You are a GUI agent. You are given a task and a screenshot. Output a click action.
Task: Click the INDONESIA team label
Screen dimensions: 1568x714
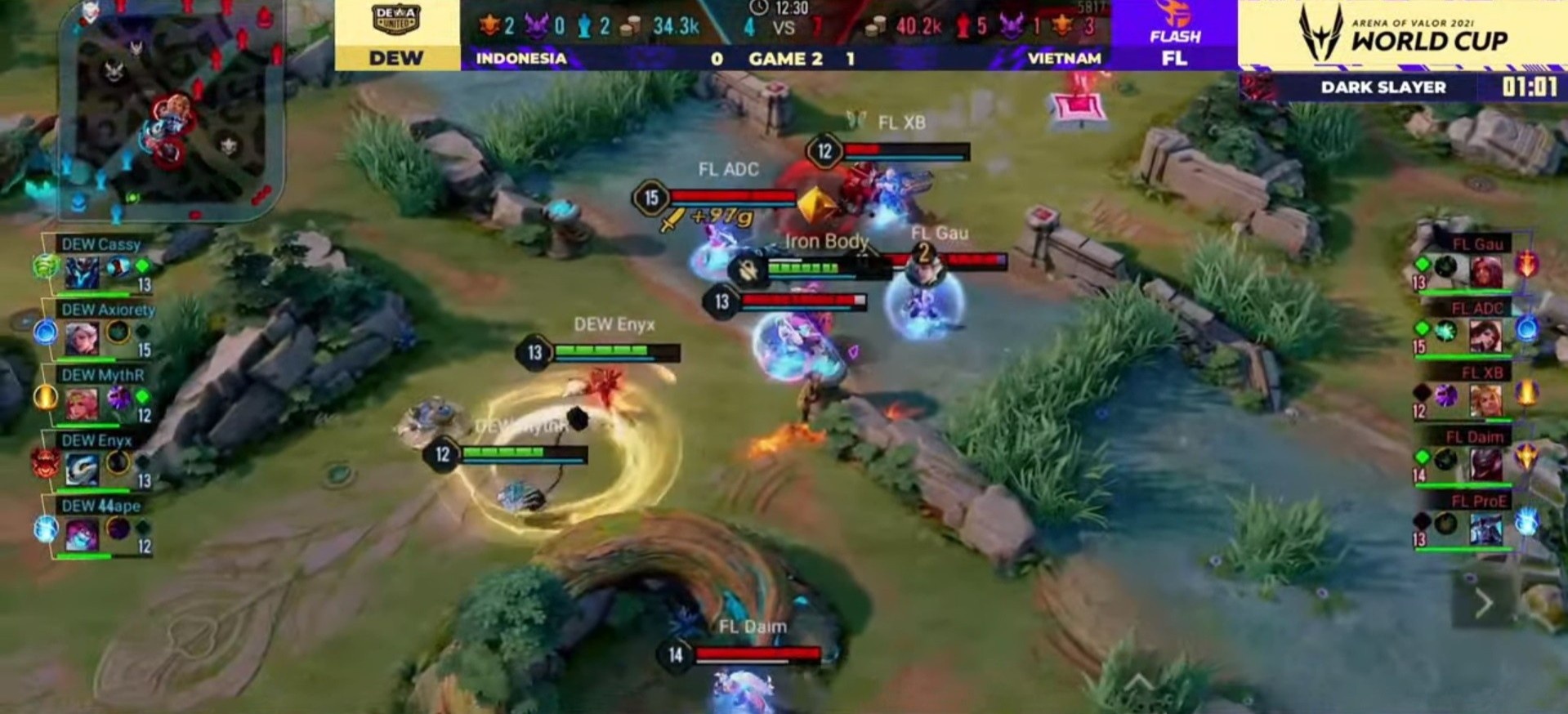521,59
